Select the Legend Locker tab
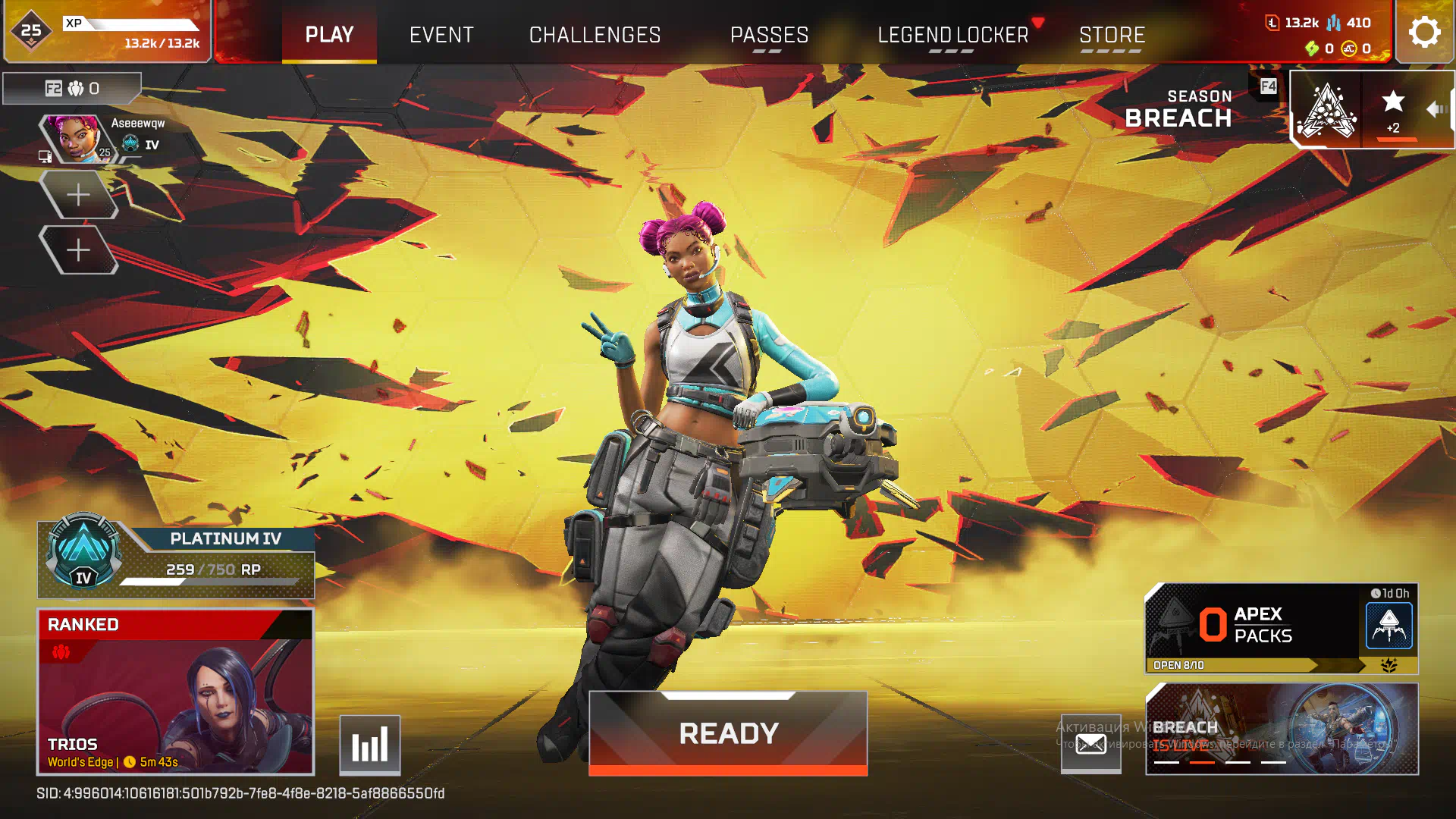The height and width of the screenshot is (819, 1456). coord(952,35)
